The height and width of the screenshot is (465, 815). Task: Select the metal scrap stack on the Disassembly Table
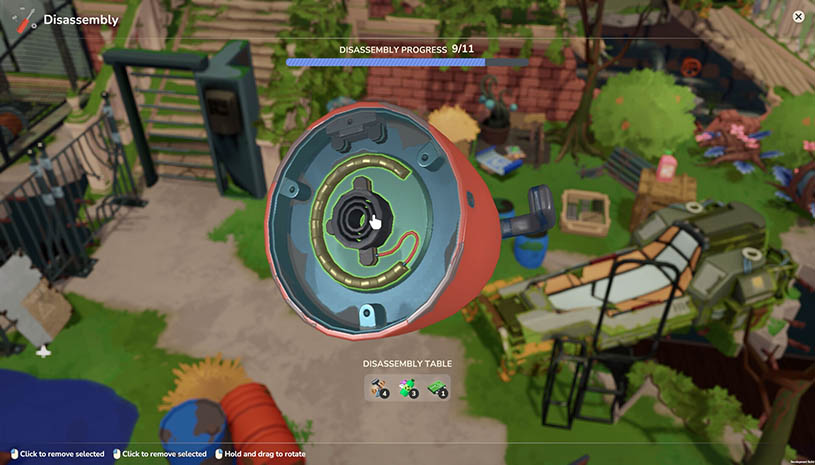pyautogui.click(x=377, y=386)
